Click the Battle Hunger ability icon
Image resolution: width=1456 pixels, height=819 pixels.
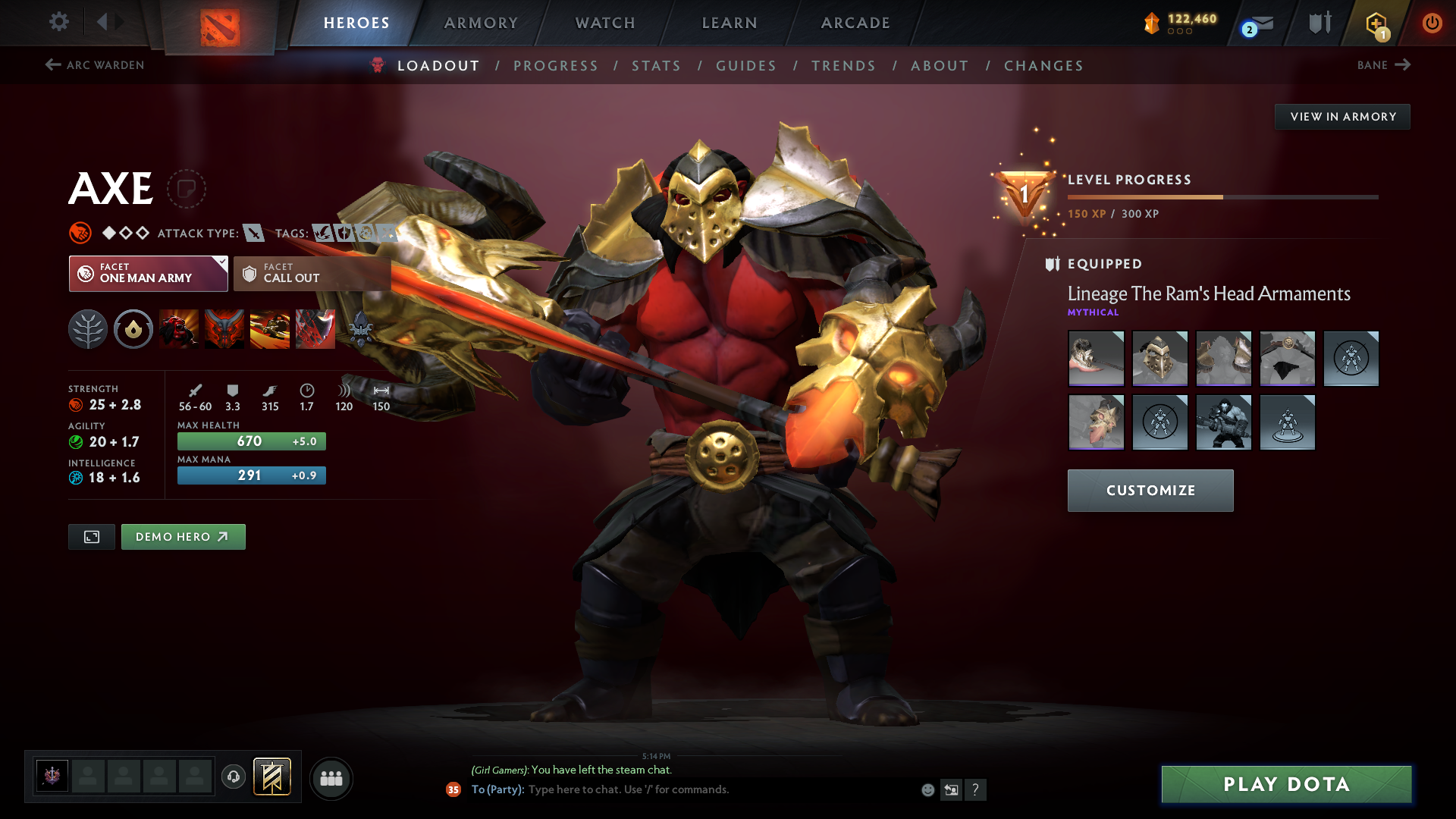click(x=224, y=329)
